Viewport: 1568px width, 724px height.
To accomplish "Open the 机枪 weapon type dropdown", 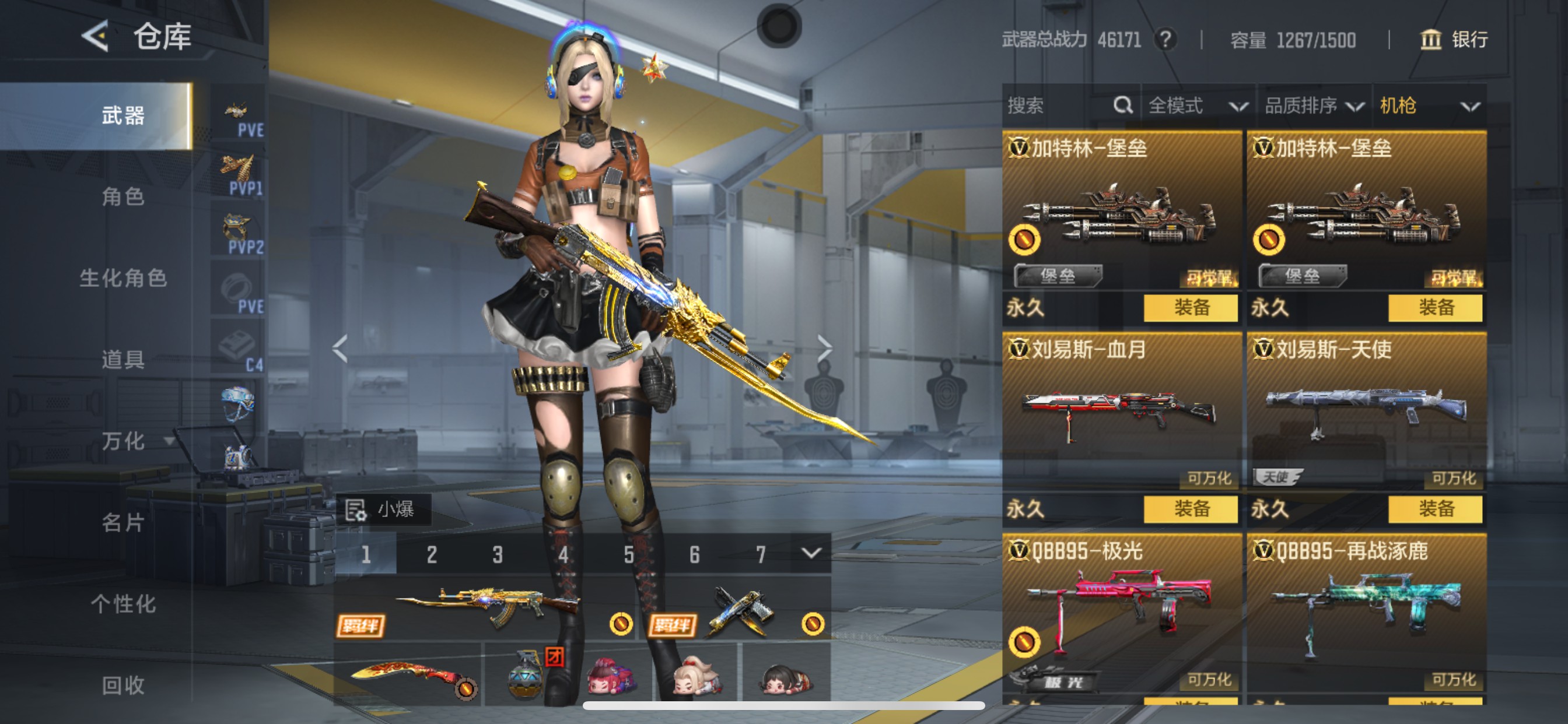I will pyautogui.click(x=1428, y=106).
